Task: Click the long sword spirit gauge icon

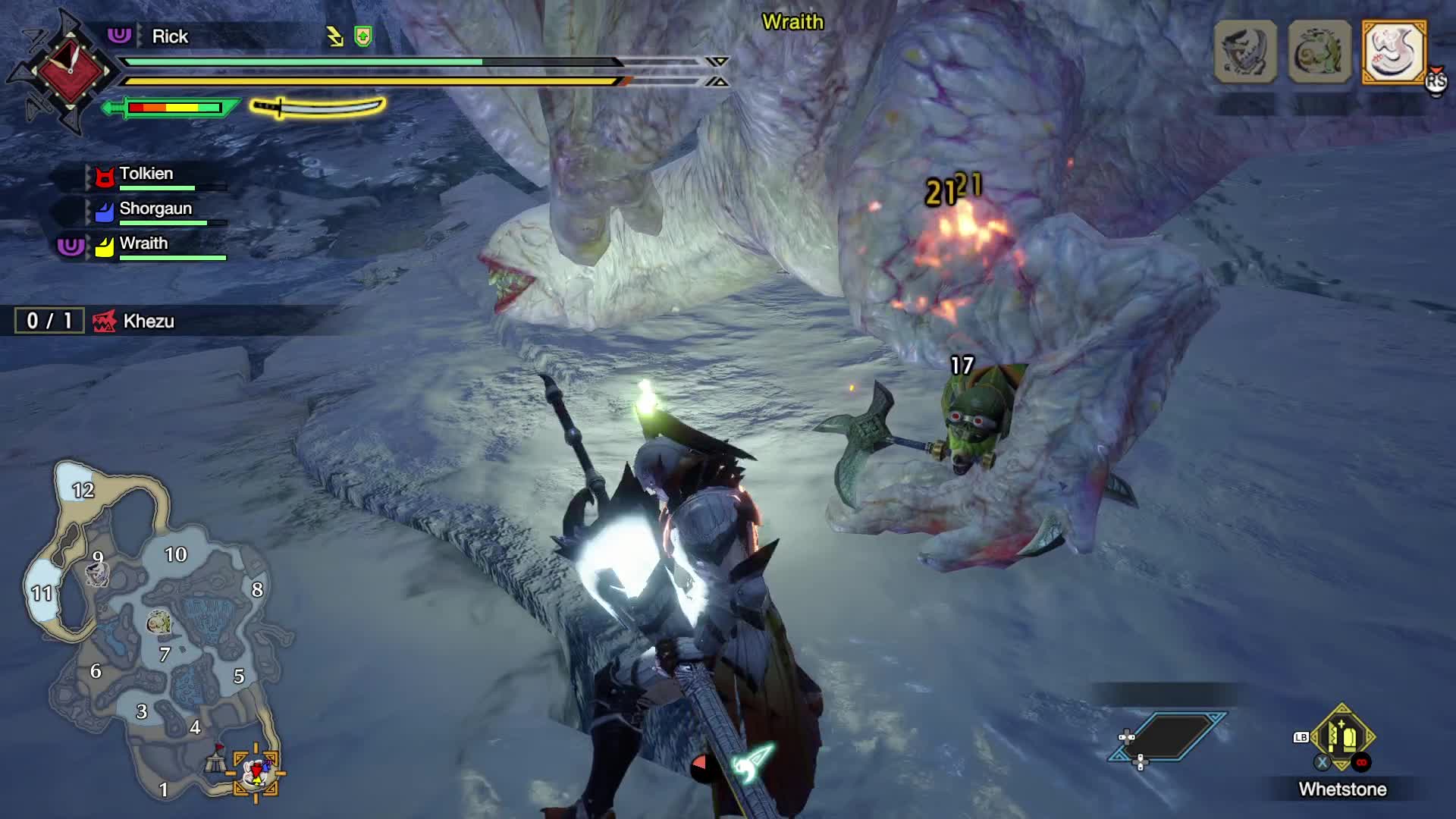Action: click(318, 107)
